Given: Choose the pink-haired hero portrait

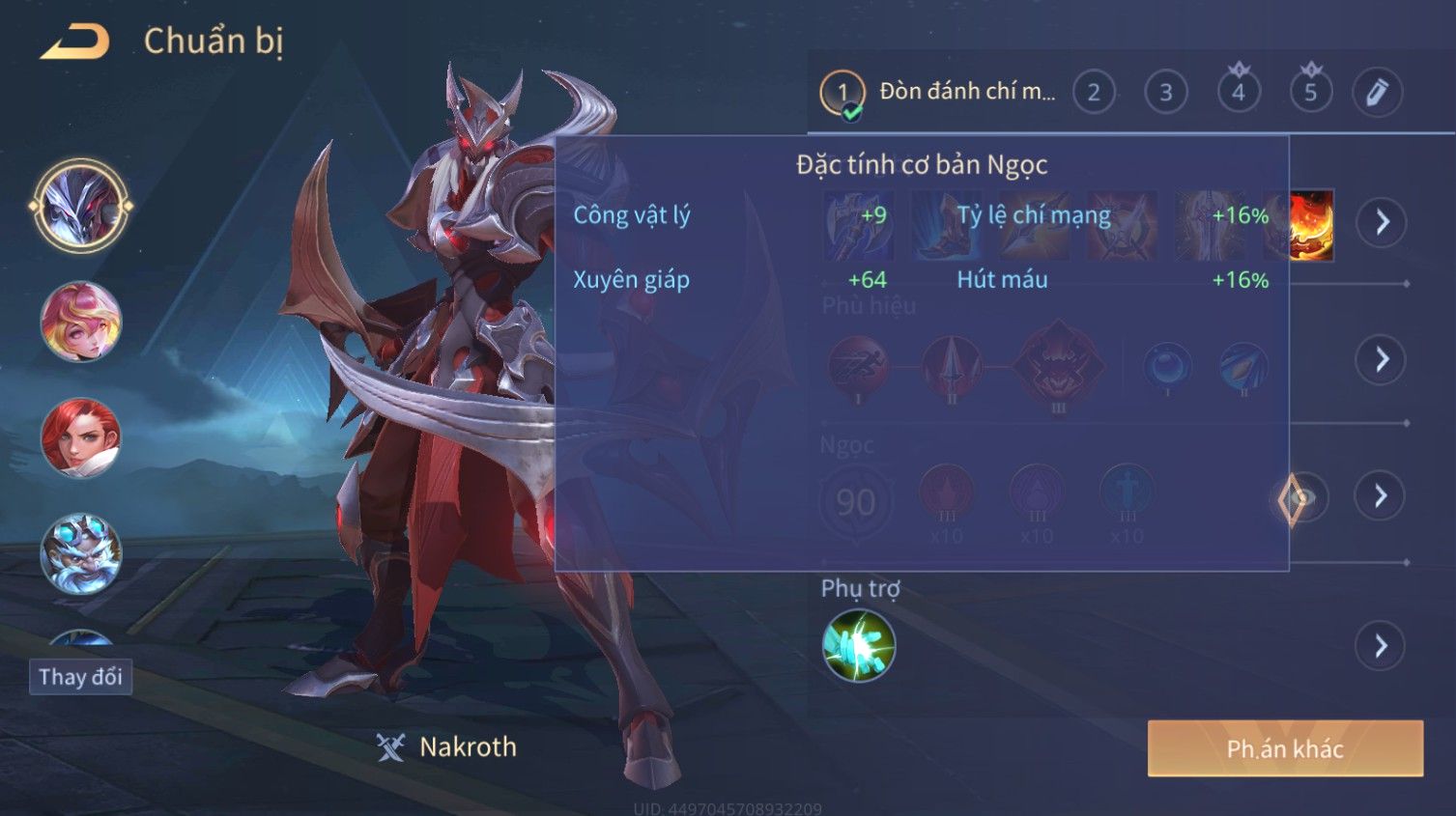Looking at the screenshot, I should click(81, 322).
